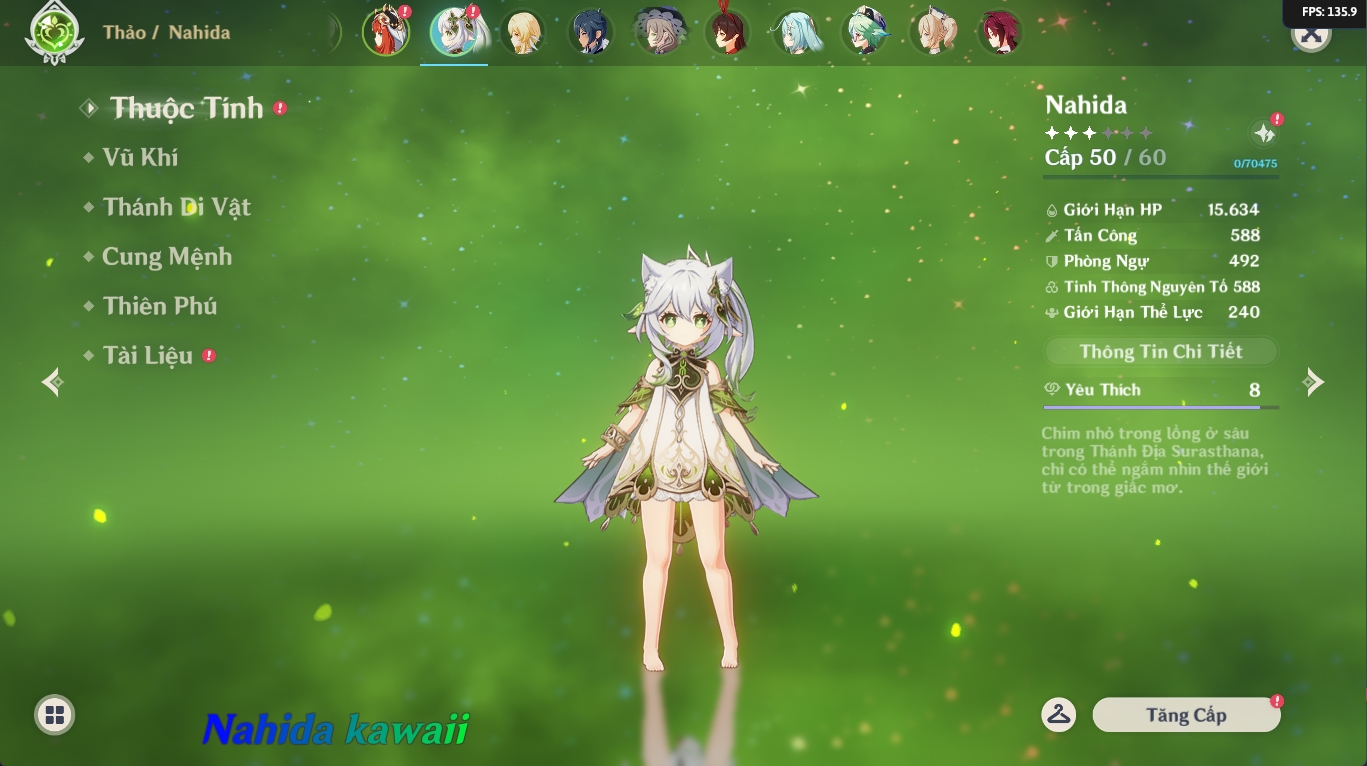Viewport: 1367px width, 766px height.
Task: Open the outfit hanger icon
Action: pos(1058,714)
